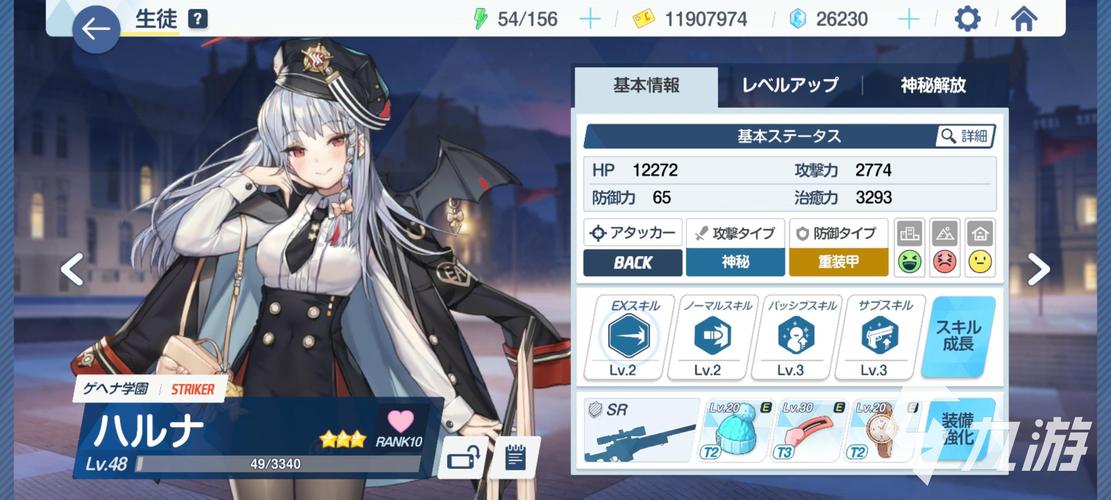
Task: Switch to the レベルアップ tab
Action: (x=789, y=86)
